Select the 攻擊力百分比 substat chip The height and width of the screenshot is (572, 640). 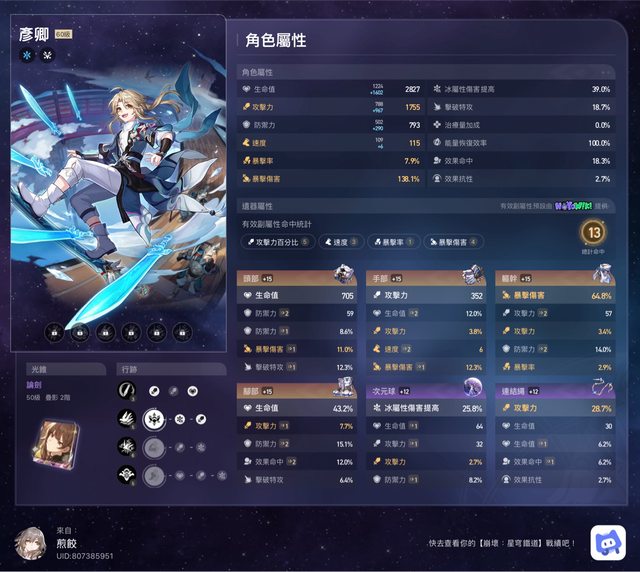(277, 242)
